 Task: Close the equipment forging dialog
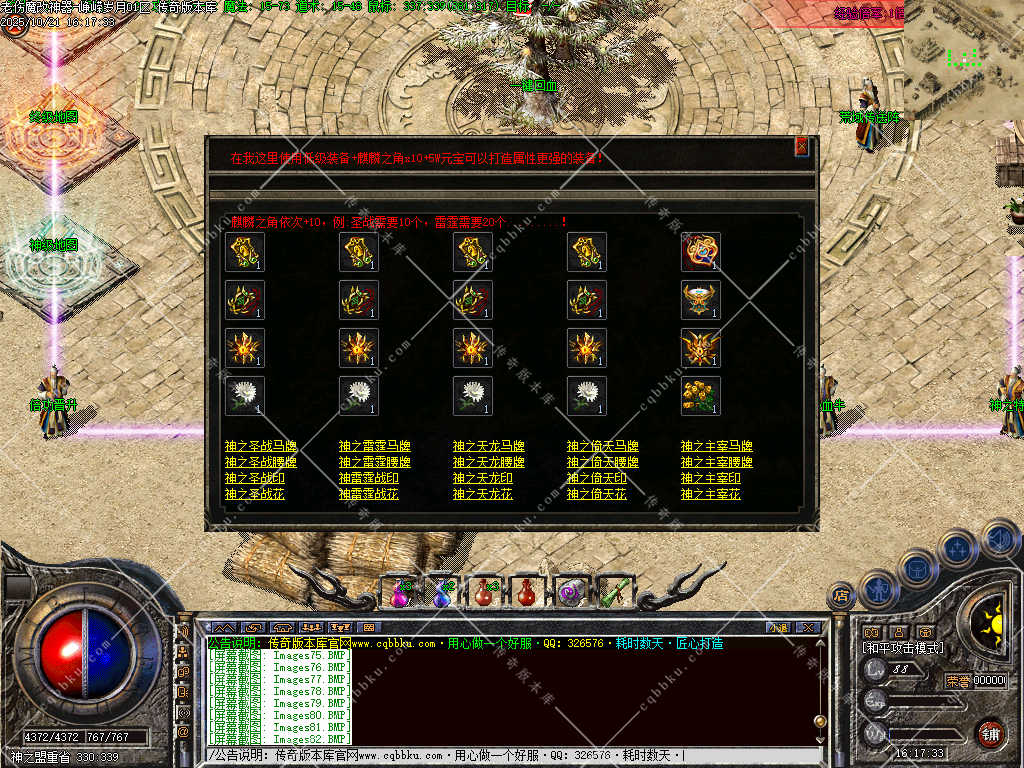[801, 147]
